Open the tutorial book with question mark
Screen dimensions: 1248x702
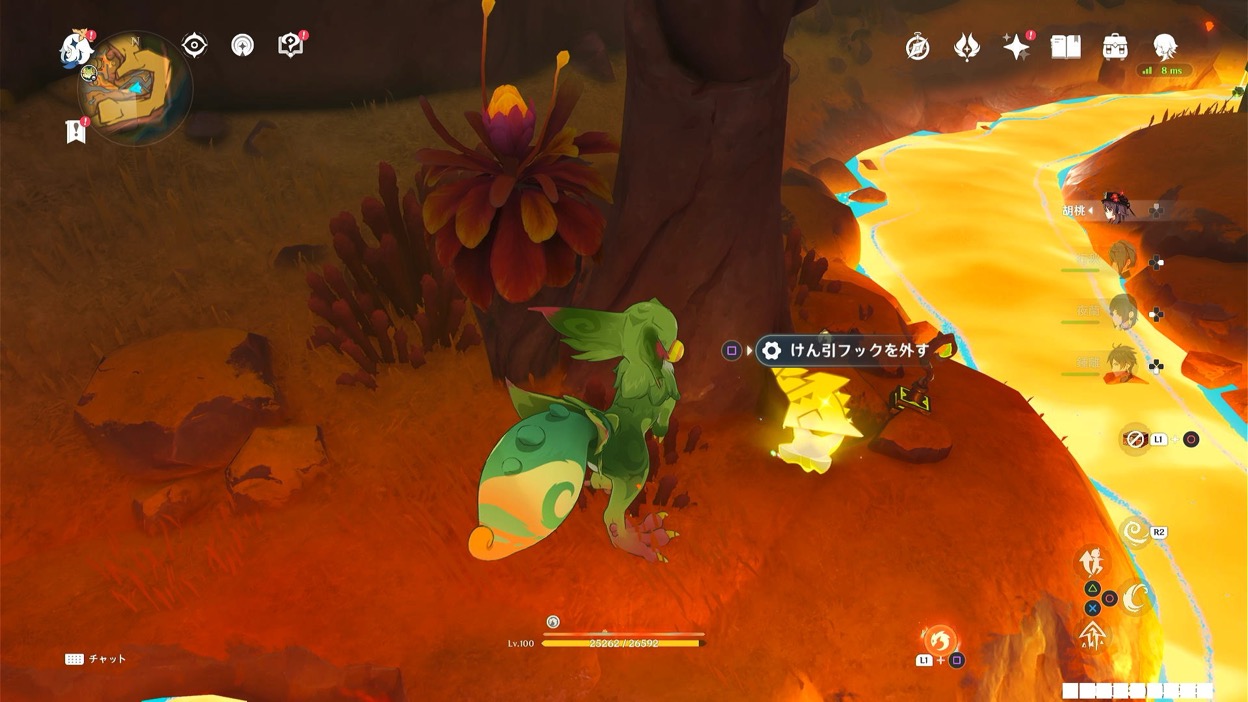290,45
